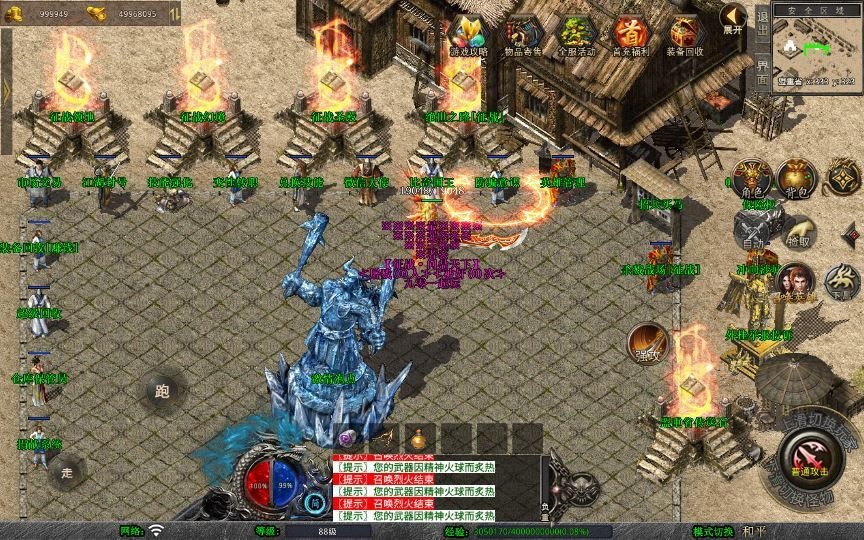Image resolution: width=864 pixels, height=540 pixels.
Task: Open the 背包 backpack
Action: point(796,178)
